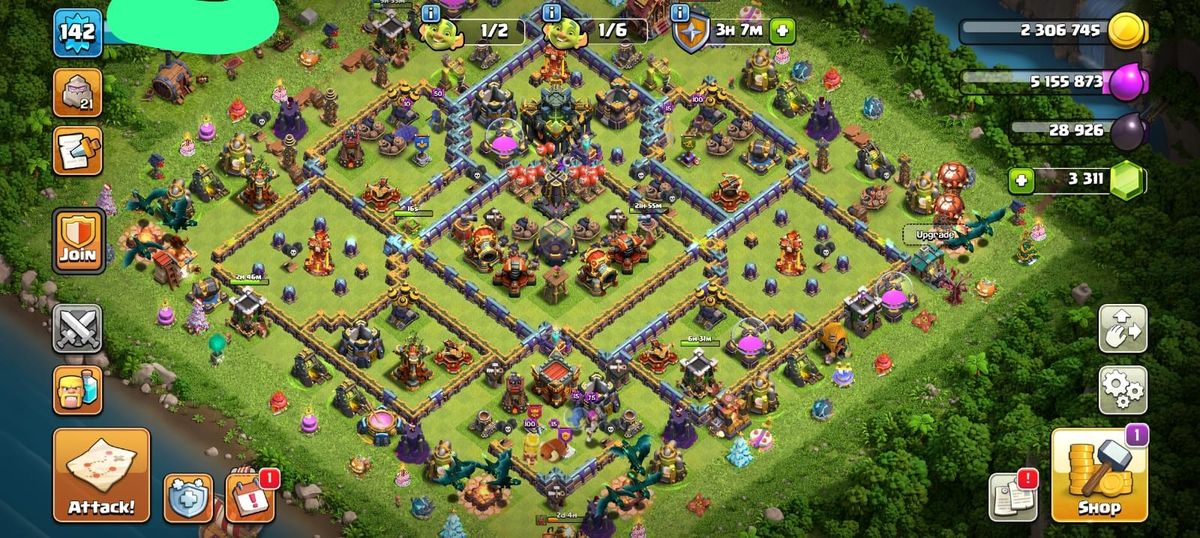The image size is (1200, 538).
Task: Open player profile via level 142 badge
Action: pyautogui.click(x=77, y=33)
